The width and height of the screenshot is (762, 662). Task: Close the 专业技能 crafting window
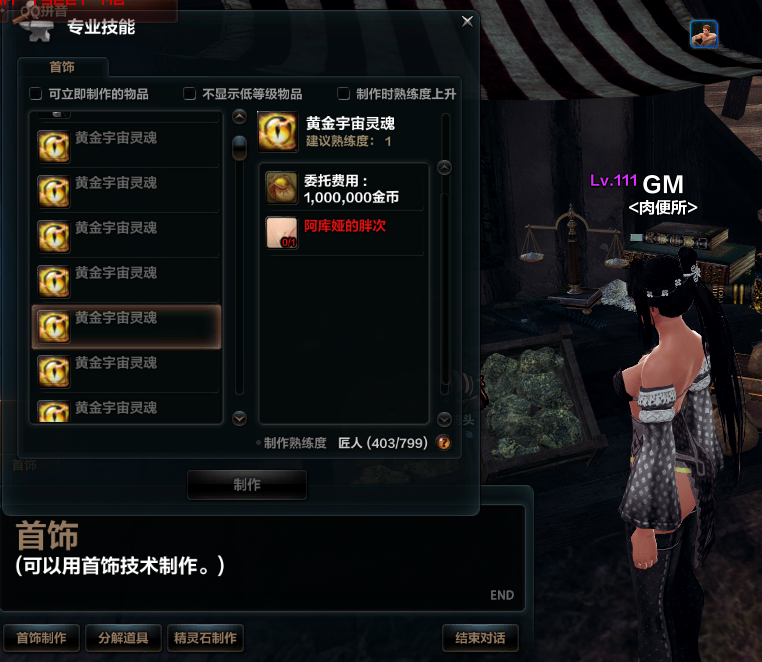pos(467,21)
